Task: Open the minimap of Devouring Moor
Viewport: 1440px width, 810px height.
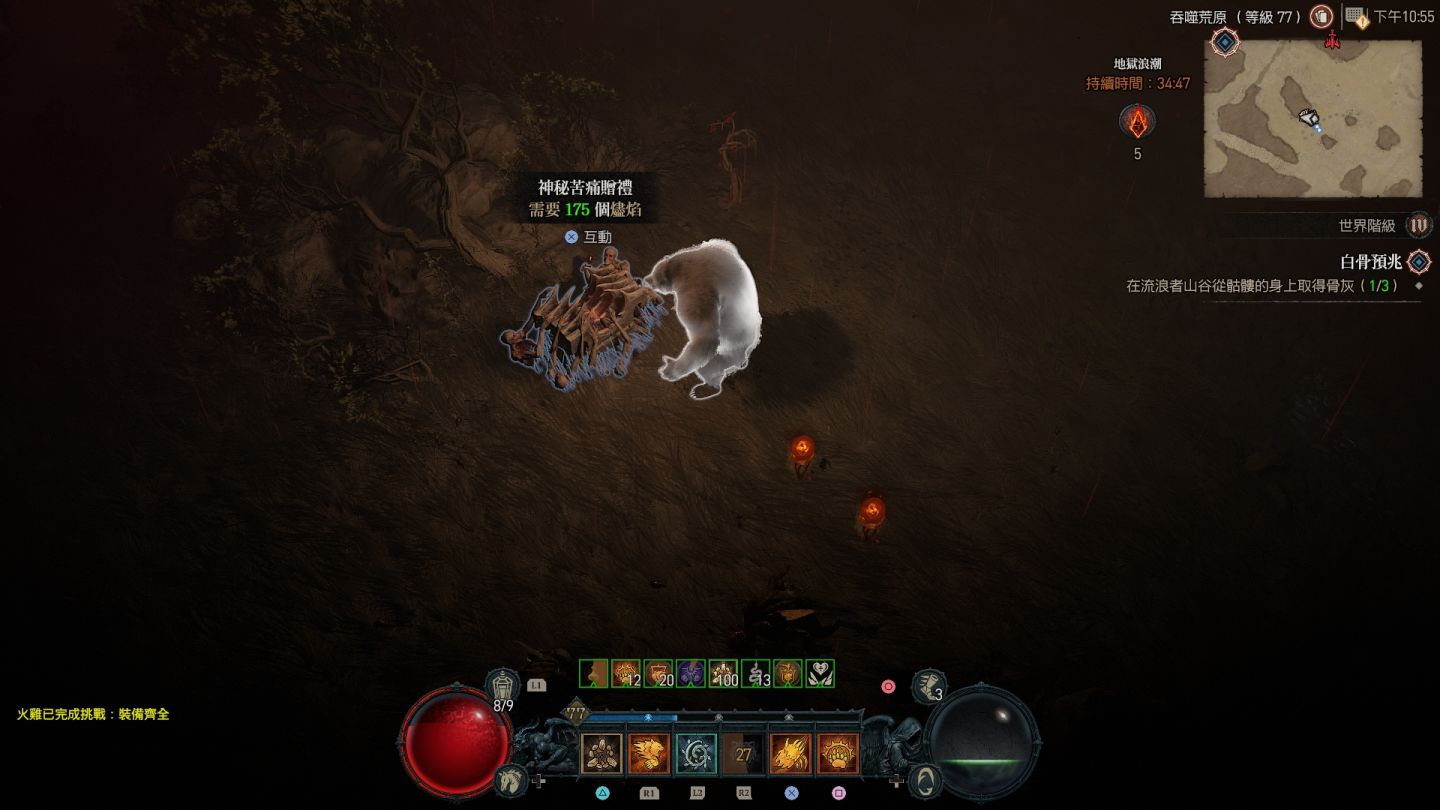Action: (x=1312, y=119)
